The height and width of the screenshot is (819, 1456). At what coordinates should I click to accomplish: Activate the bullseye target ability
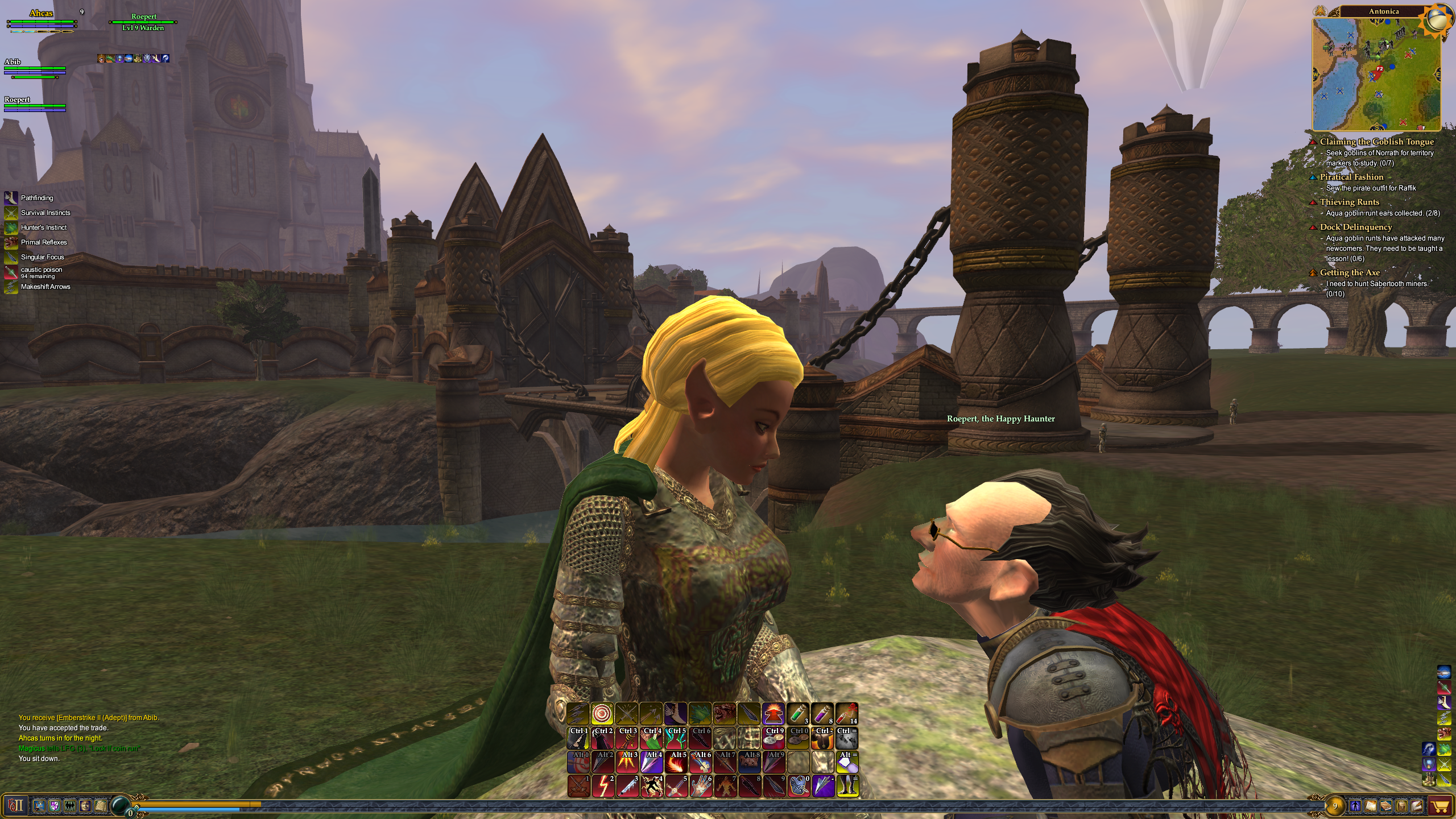pos(602,714)
